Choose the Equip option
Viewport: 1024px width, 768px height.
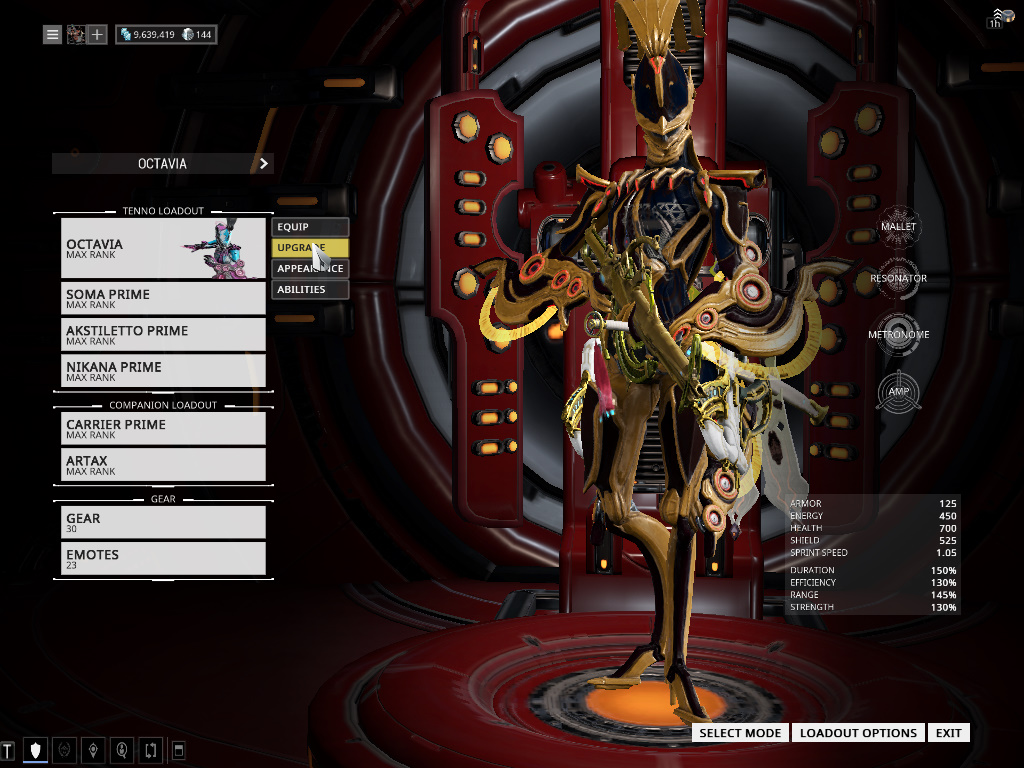[310, 227]
